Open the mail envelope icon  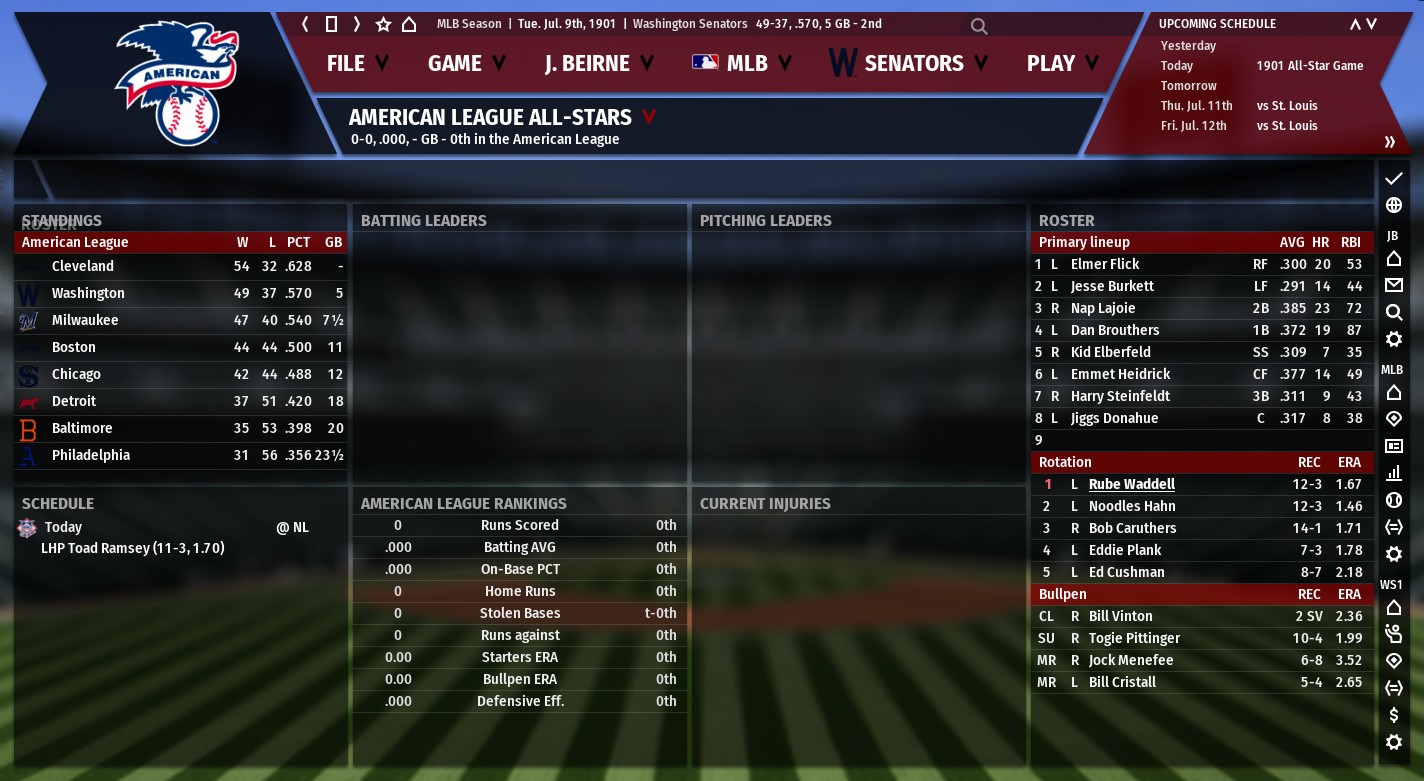pyautogui.click(x=1393, y=285)
